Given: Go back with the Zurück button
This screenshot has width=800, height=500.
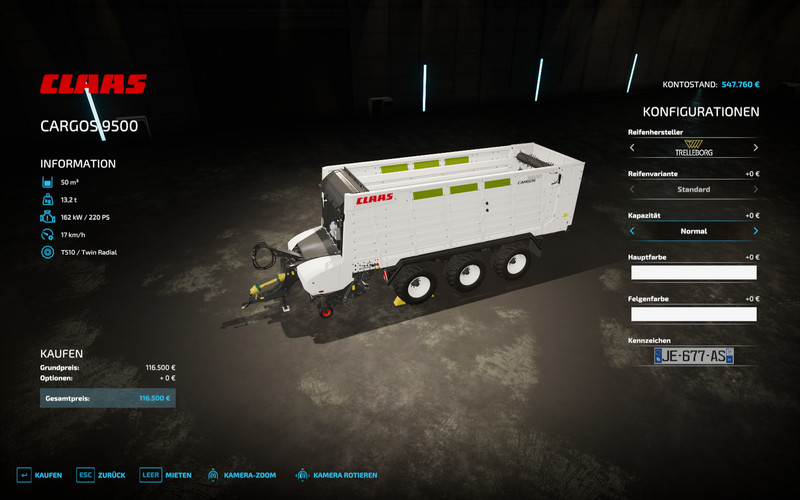Looking at the screenshot, I should coord(101,475).
